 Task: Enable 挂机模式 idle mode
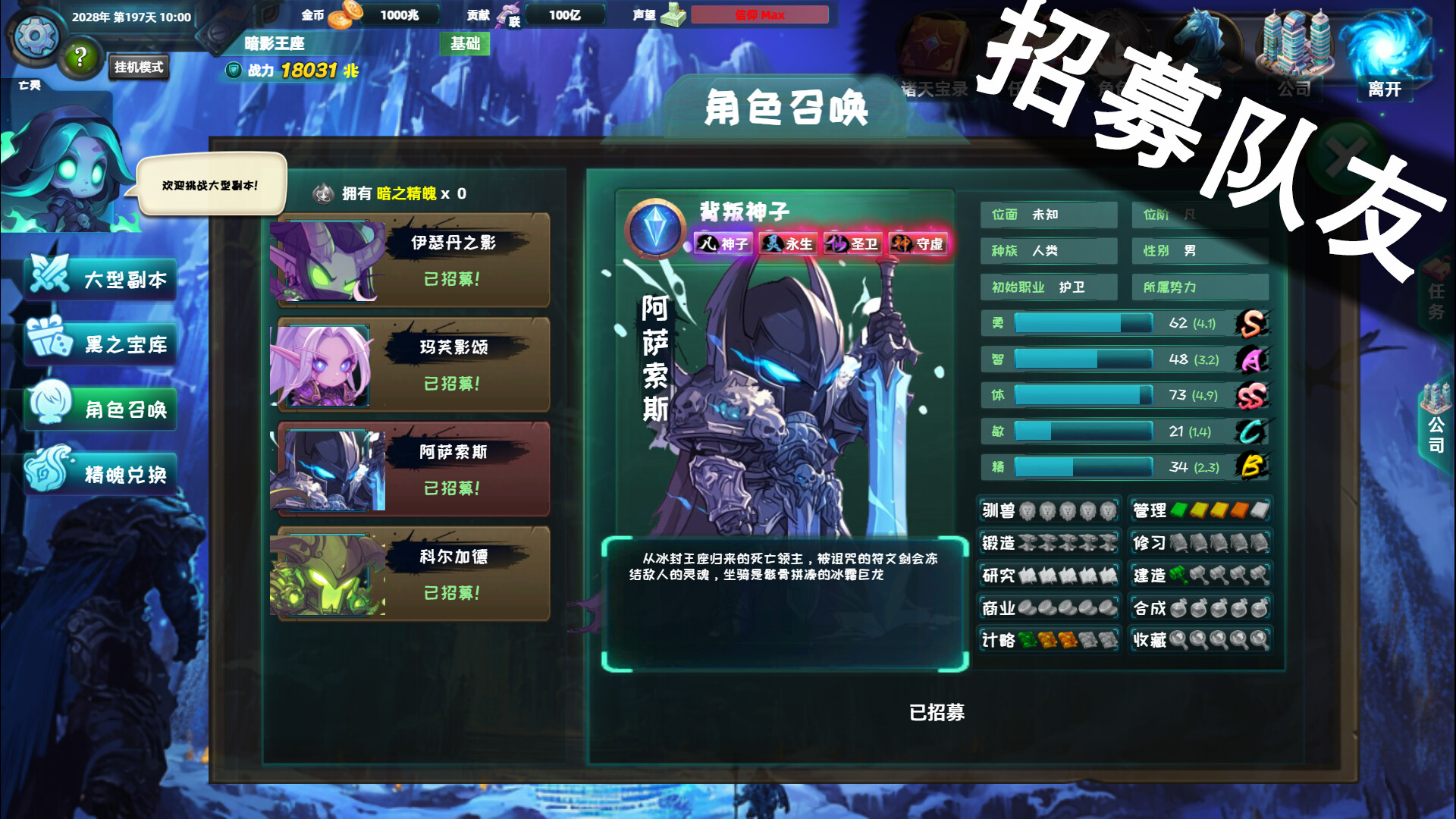click(139, 67)
